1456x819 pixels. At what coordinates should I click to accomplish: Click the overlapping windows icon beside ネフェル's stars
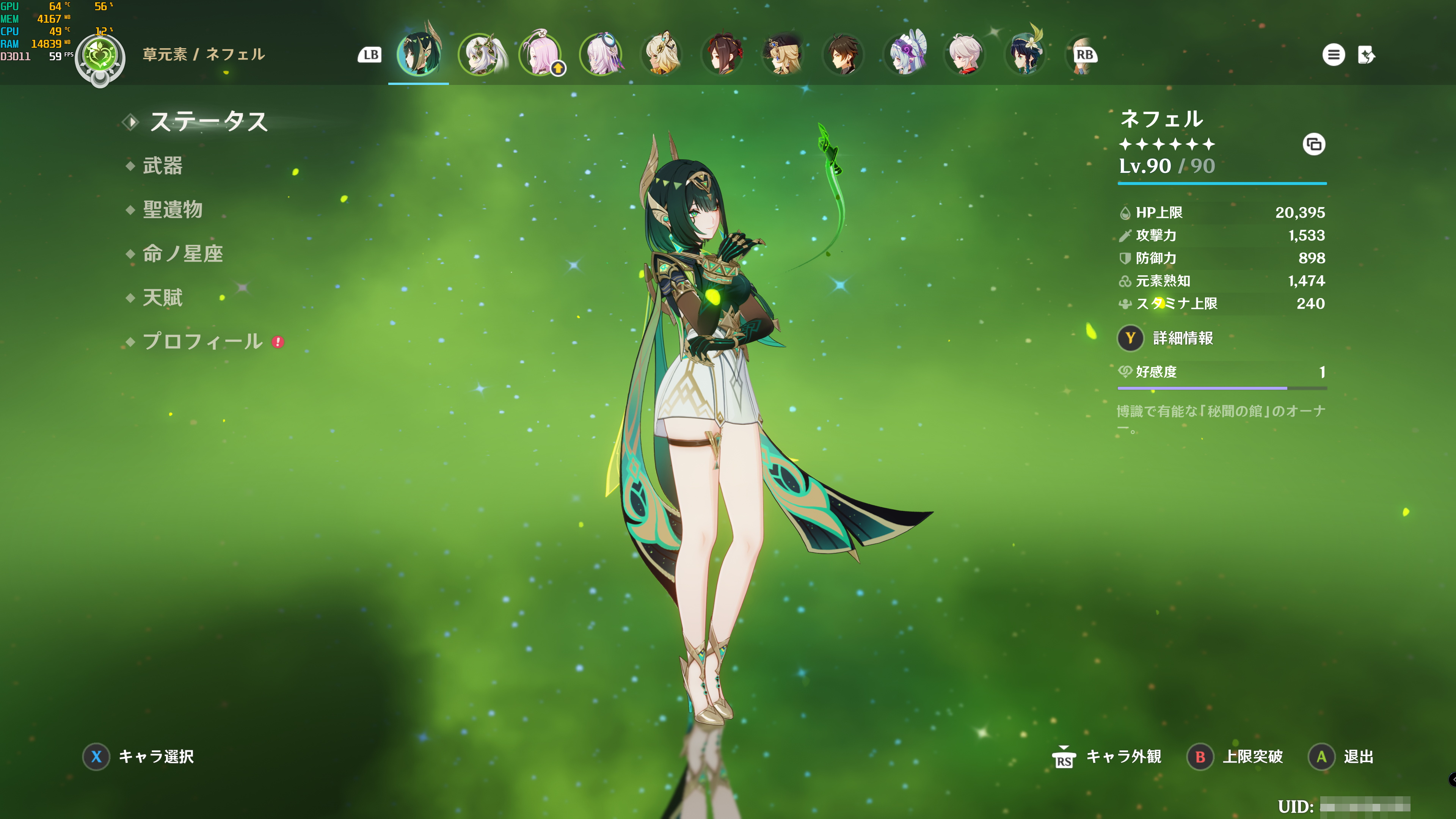pyautogui.click(x=1313, y=145)
